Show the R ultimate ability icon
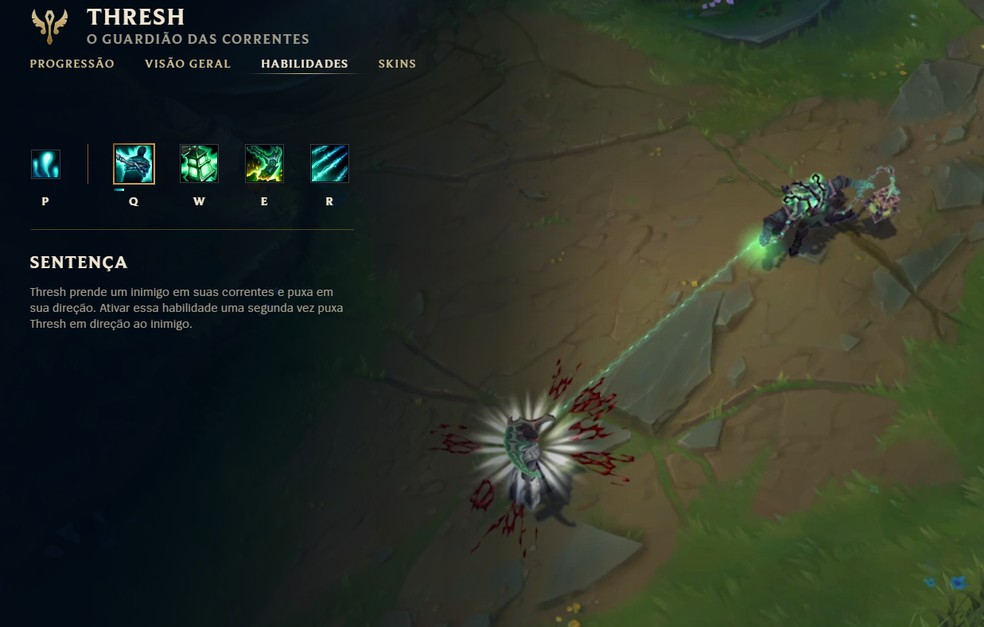Screen dimensions: 984x627 (329, 164)
